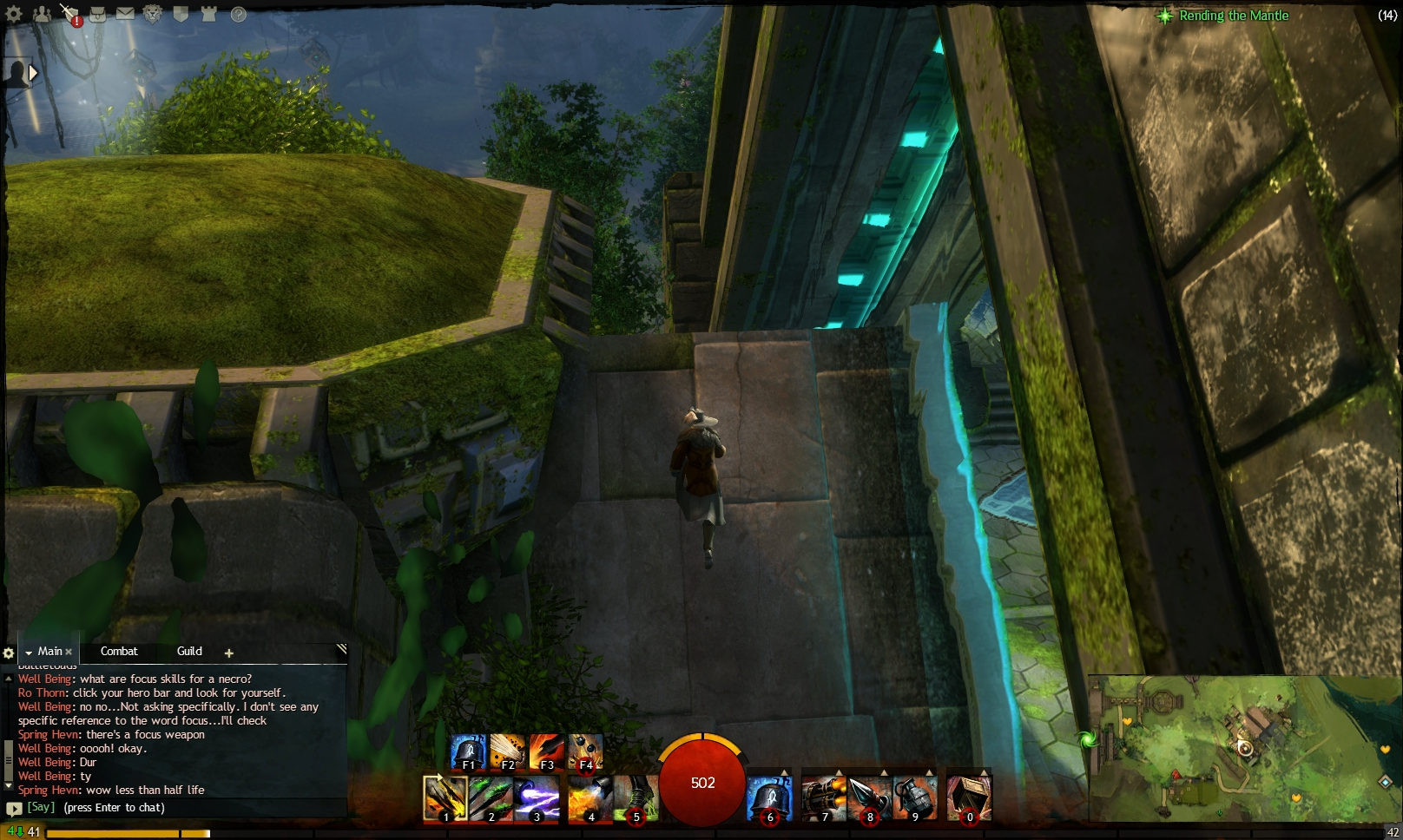The image size is (1403, 840).
Task: Open the Contacts and LFG panel
Action: (42, 16)
